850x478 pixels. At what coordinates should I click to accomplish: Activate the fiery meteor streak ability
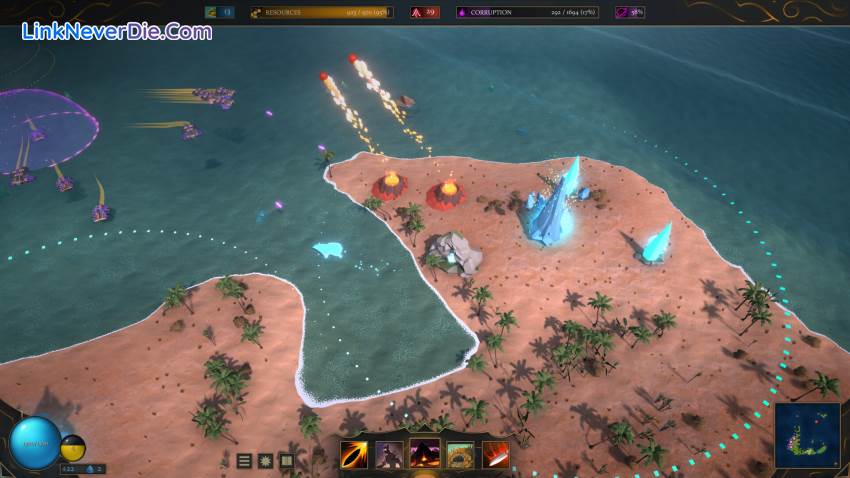[x=354, y=455]
